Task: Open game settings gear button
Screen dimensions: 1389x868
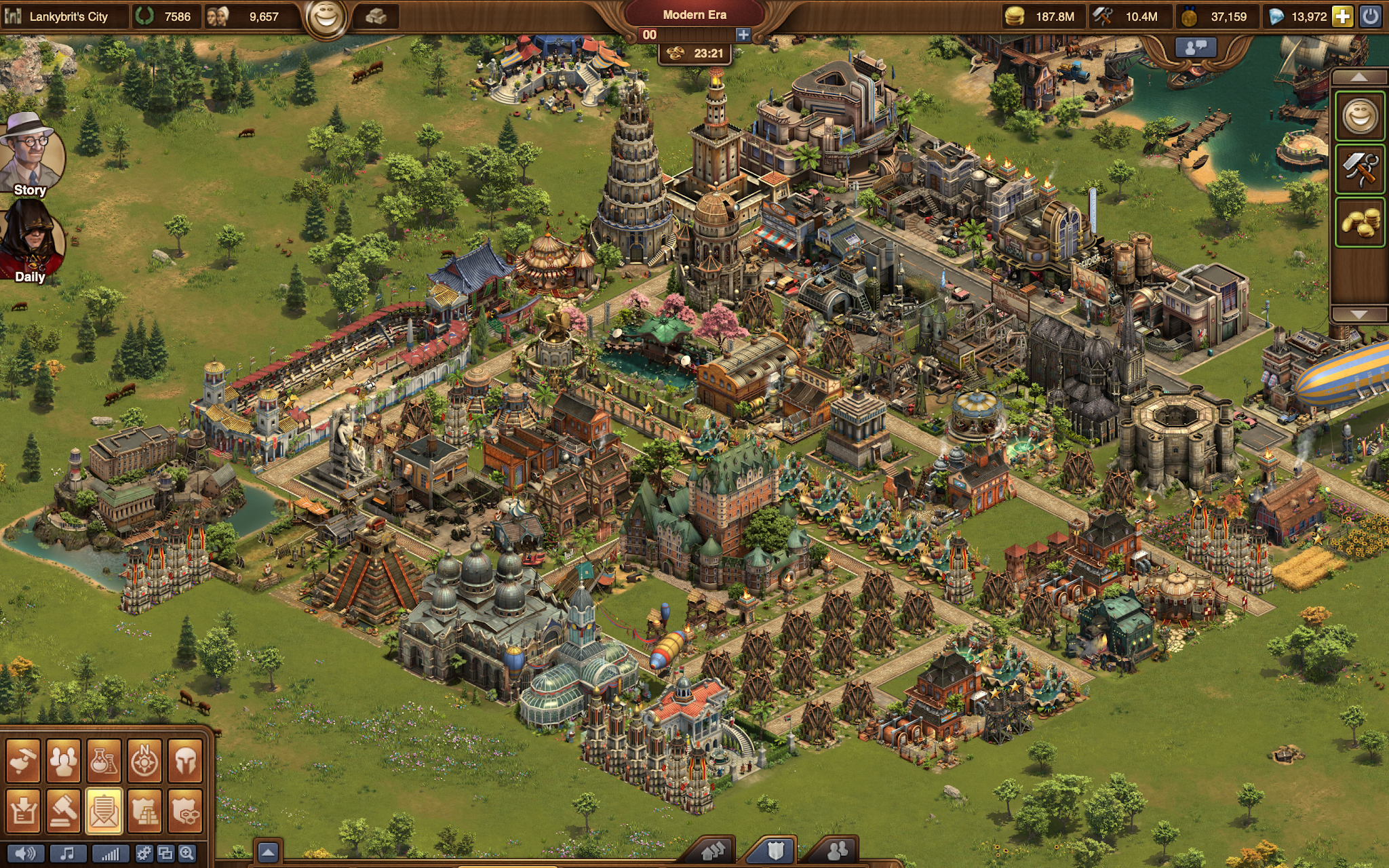Action: point(143,854)
